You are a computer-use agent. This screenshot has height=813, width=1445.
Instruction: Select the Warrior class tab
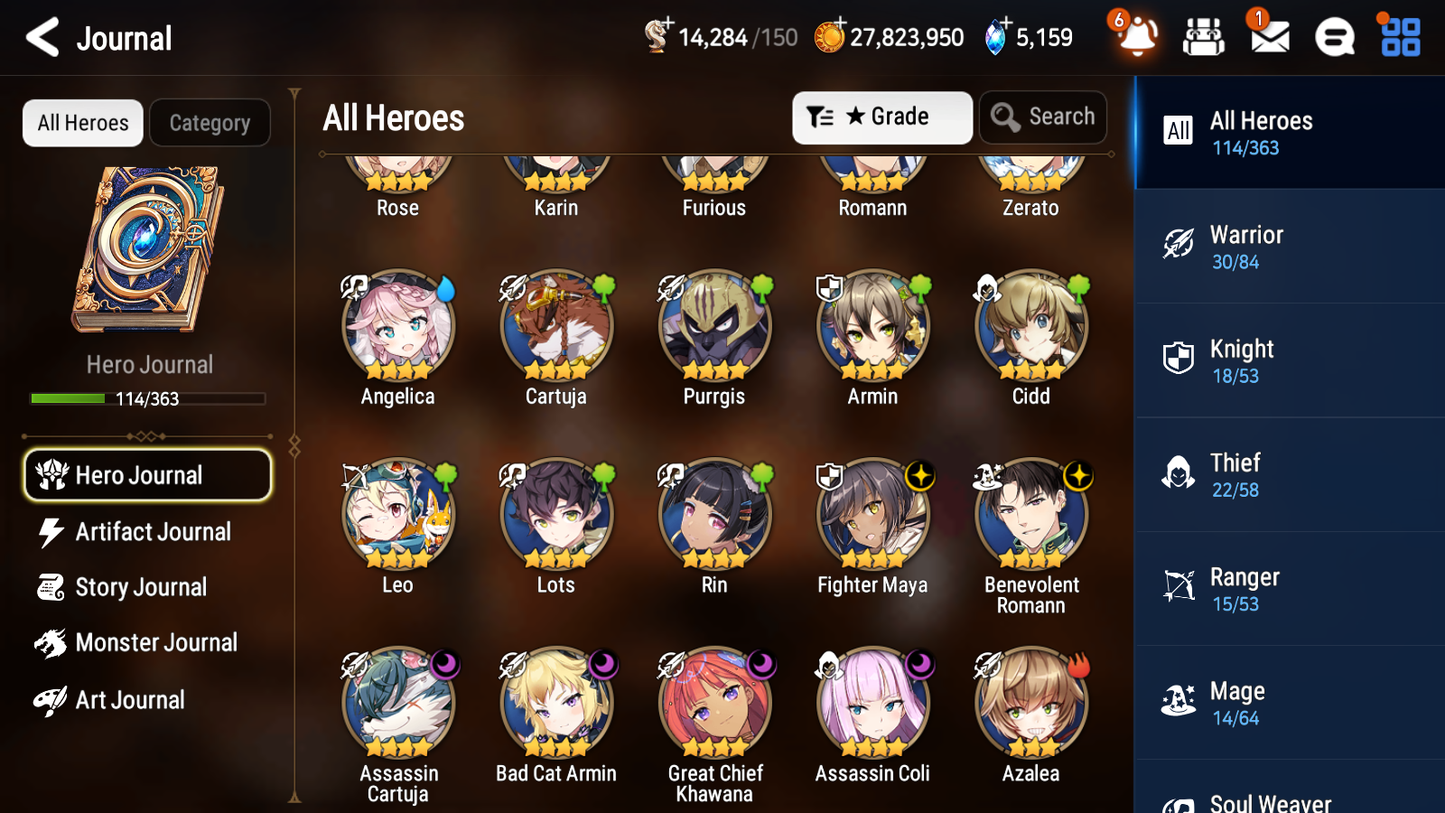click(1289, 247)
